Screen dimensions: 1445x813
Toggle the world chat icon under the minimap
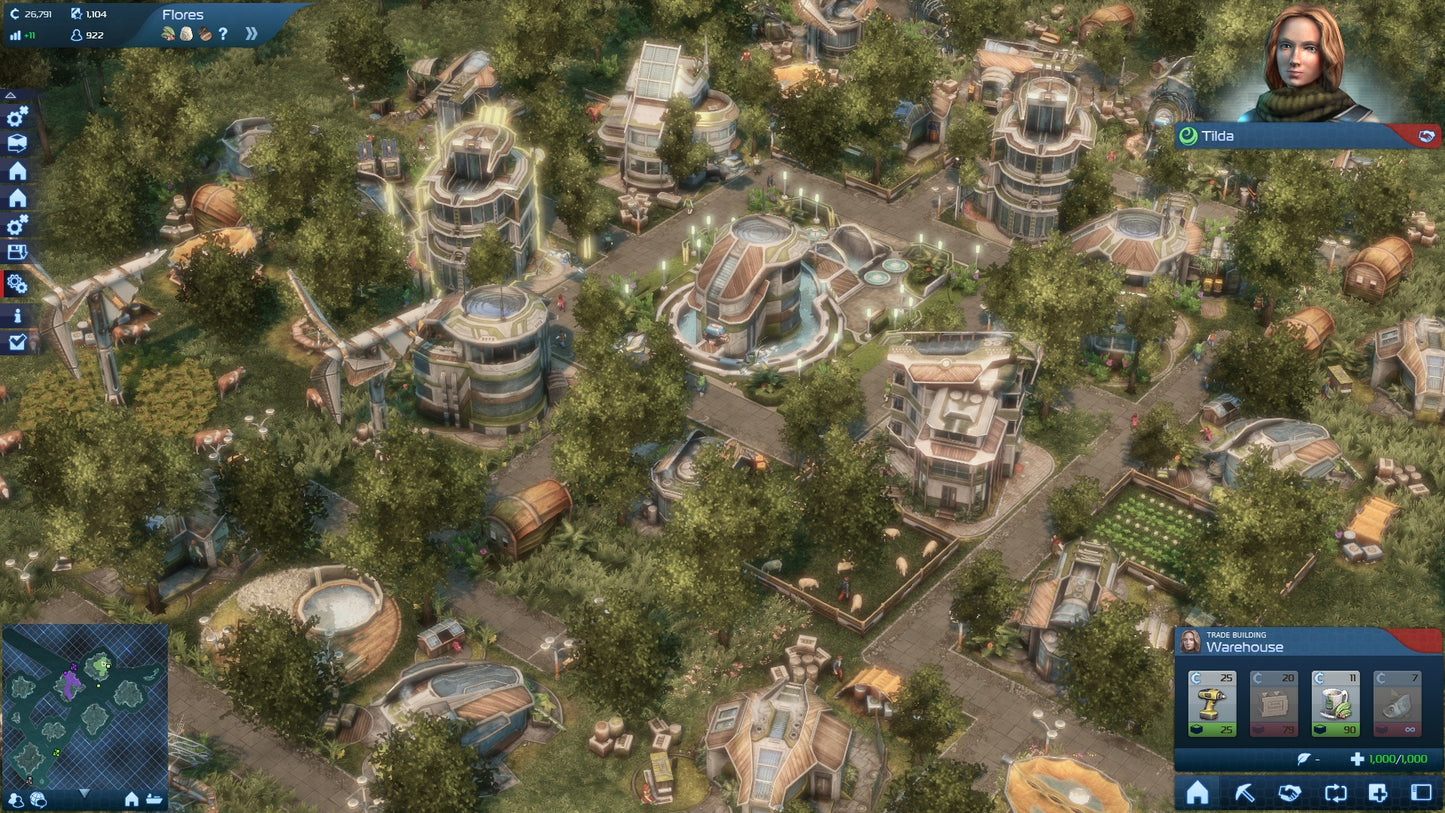click(38, 801)
